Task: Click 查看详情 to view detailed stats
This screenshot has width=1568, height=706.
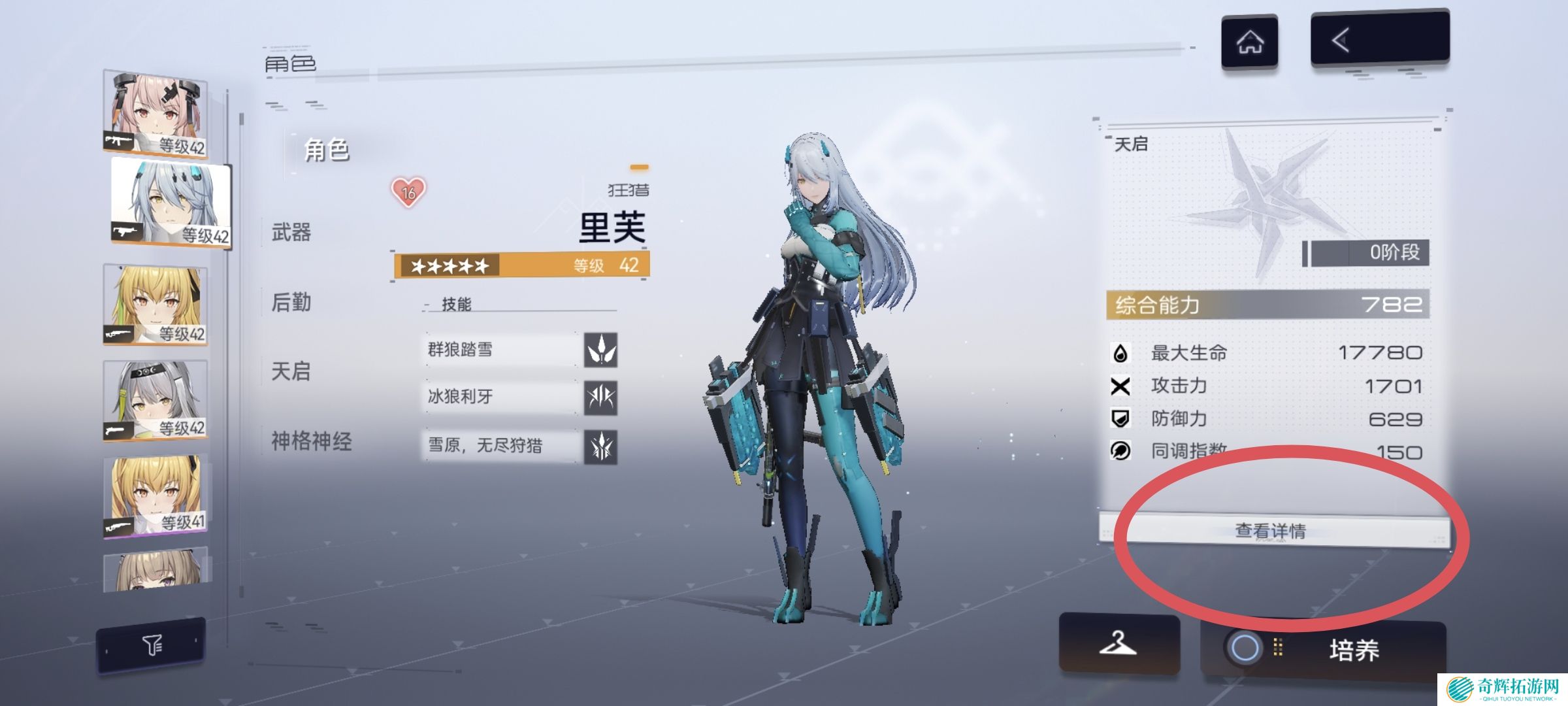Action: tap(1271, 530)
